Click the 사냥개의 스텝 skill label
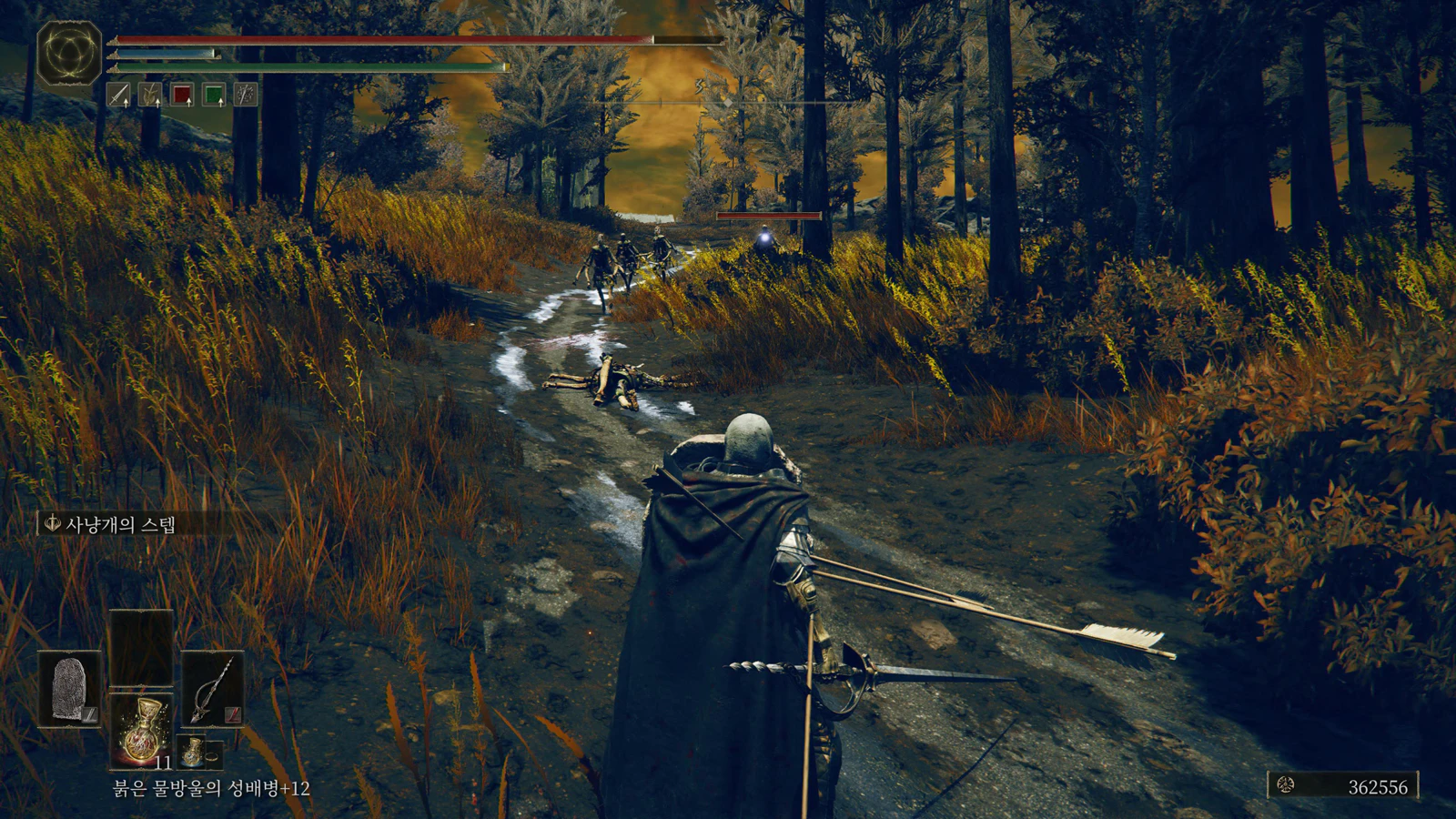 tap(119, 524)
